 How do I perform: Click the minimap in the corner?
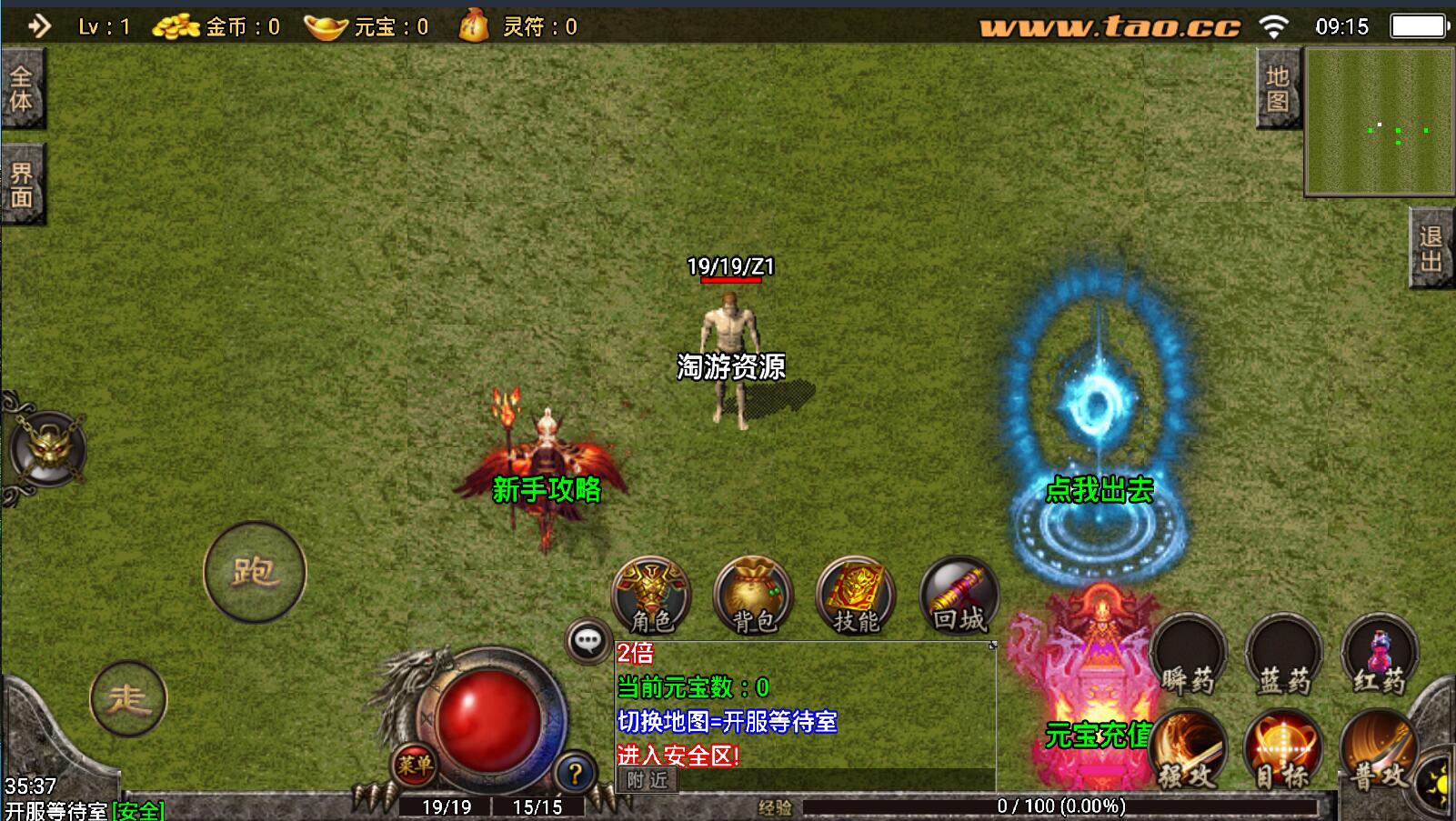pos(1379,122)
